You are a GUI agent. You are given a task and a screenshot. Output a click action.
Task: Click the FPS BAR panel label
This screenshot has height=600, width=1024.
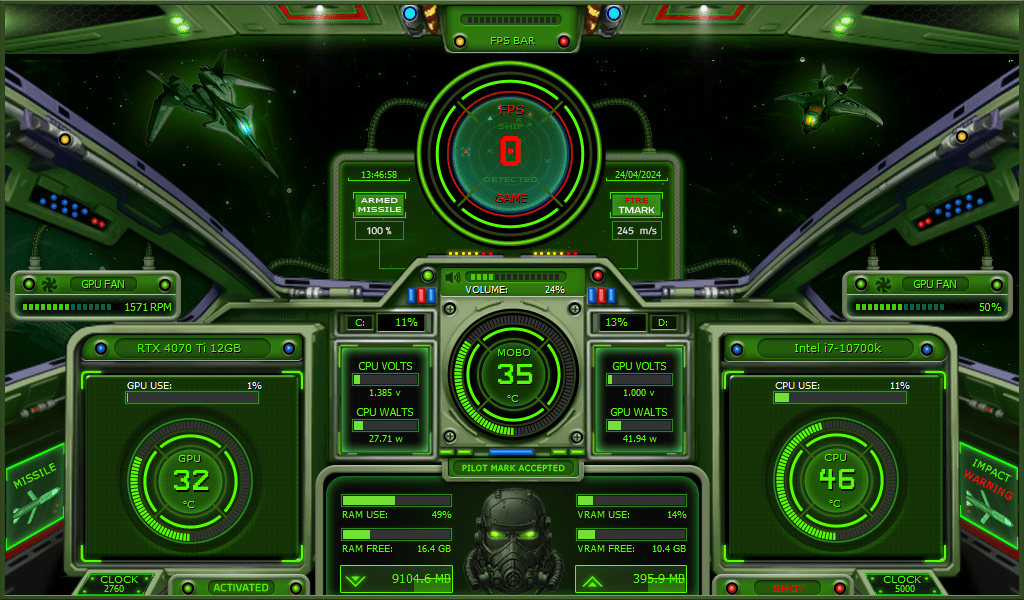(512, 41)
